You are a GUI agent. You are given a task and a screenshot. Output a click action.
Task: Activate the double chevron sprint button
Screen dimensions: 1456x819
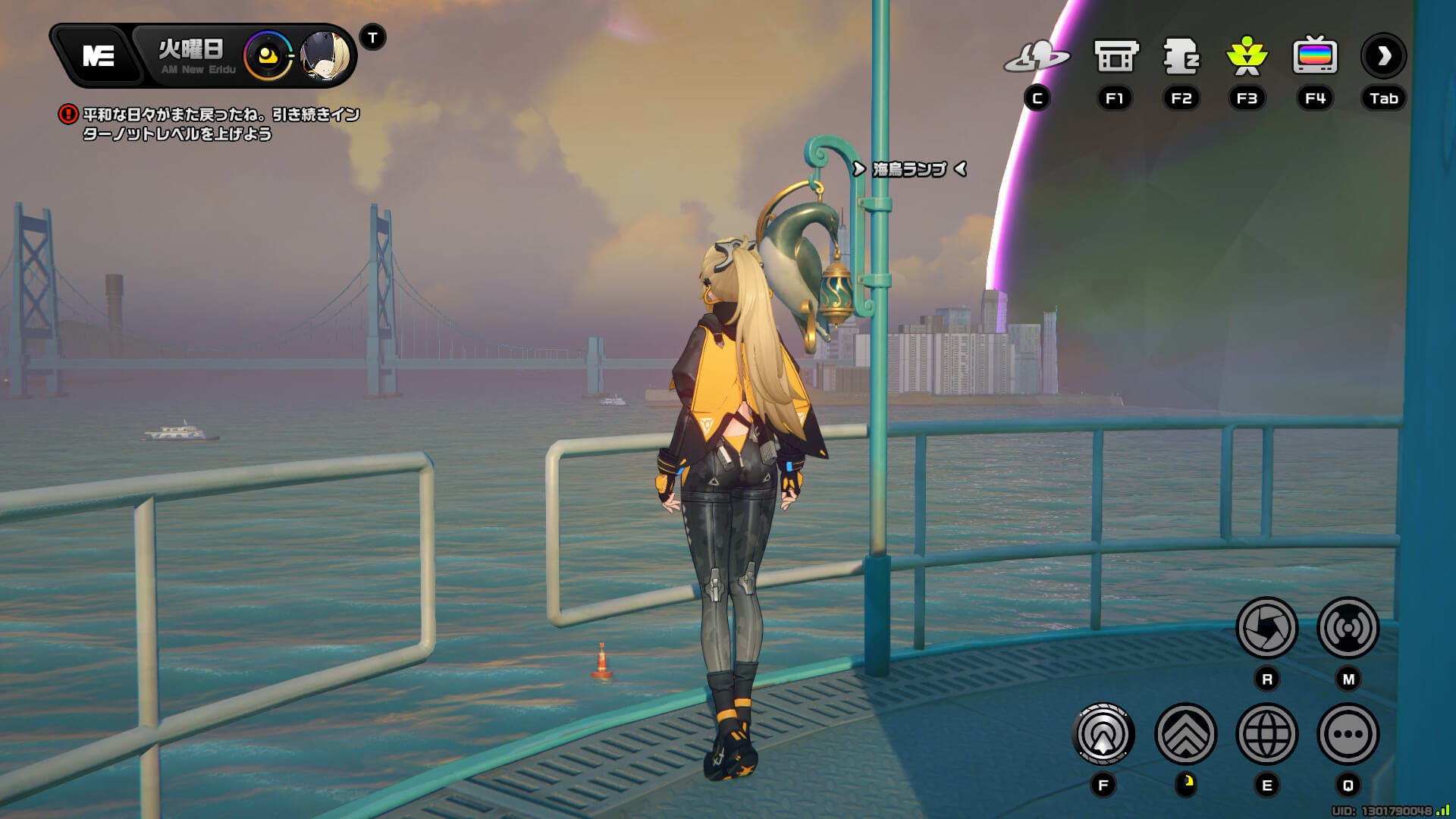[1185, 734]
